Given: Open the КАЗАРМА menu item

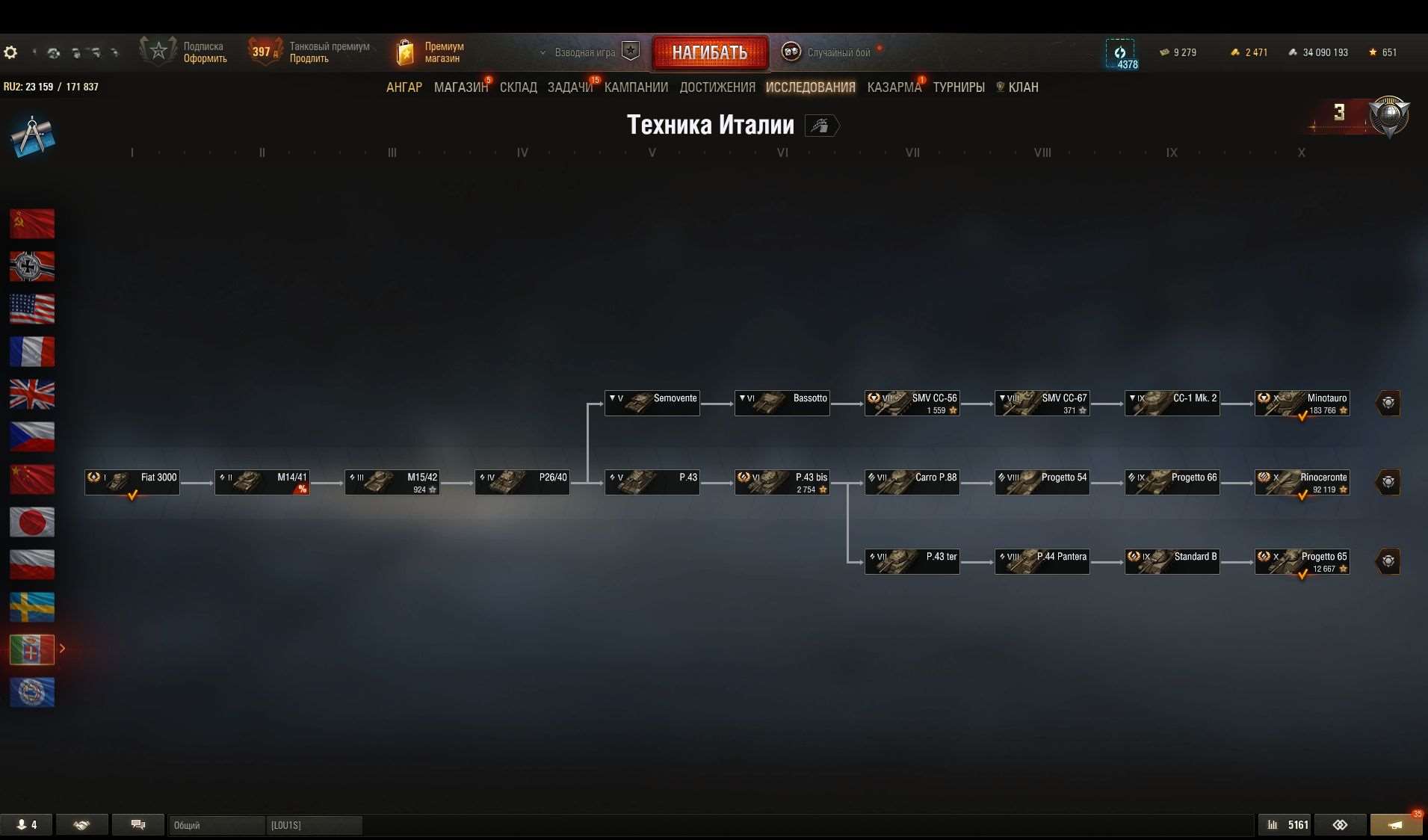Looking at the screenshot, I should [894, 87].
